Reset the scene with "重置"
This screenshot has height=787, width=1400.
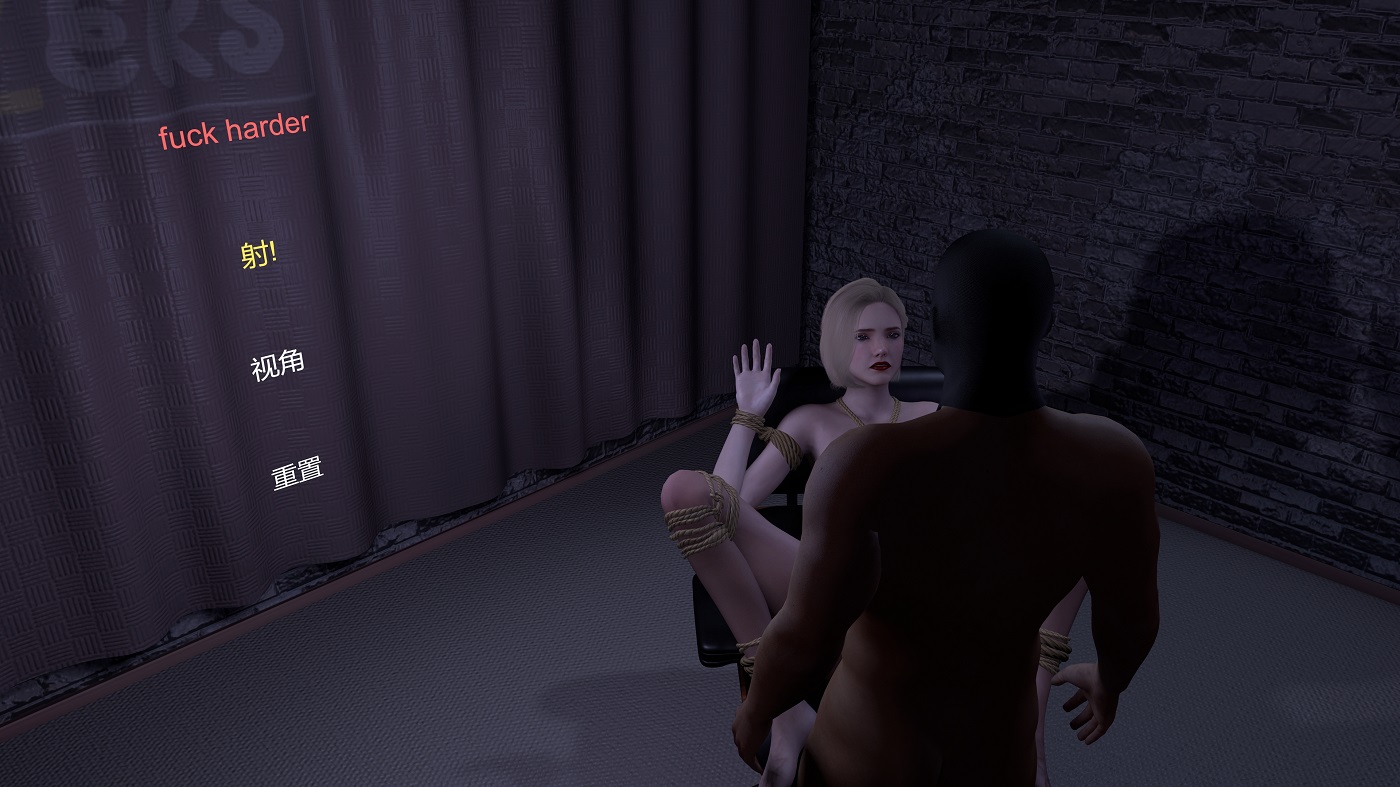[x=298, y=473]
